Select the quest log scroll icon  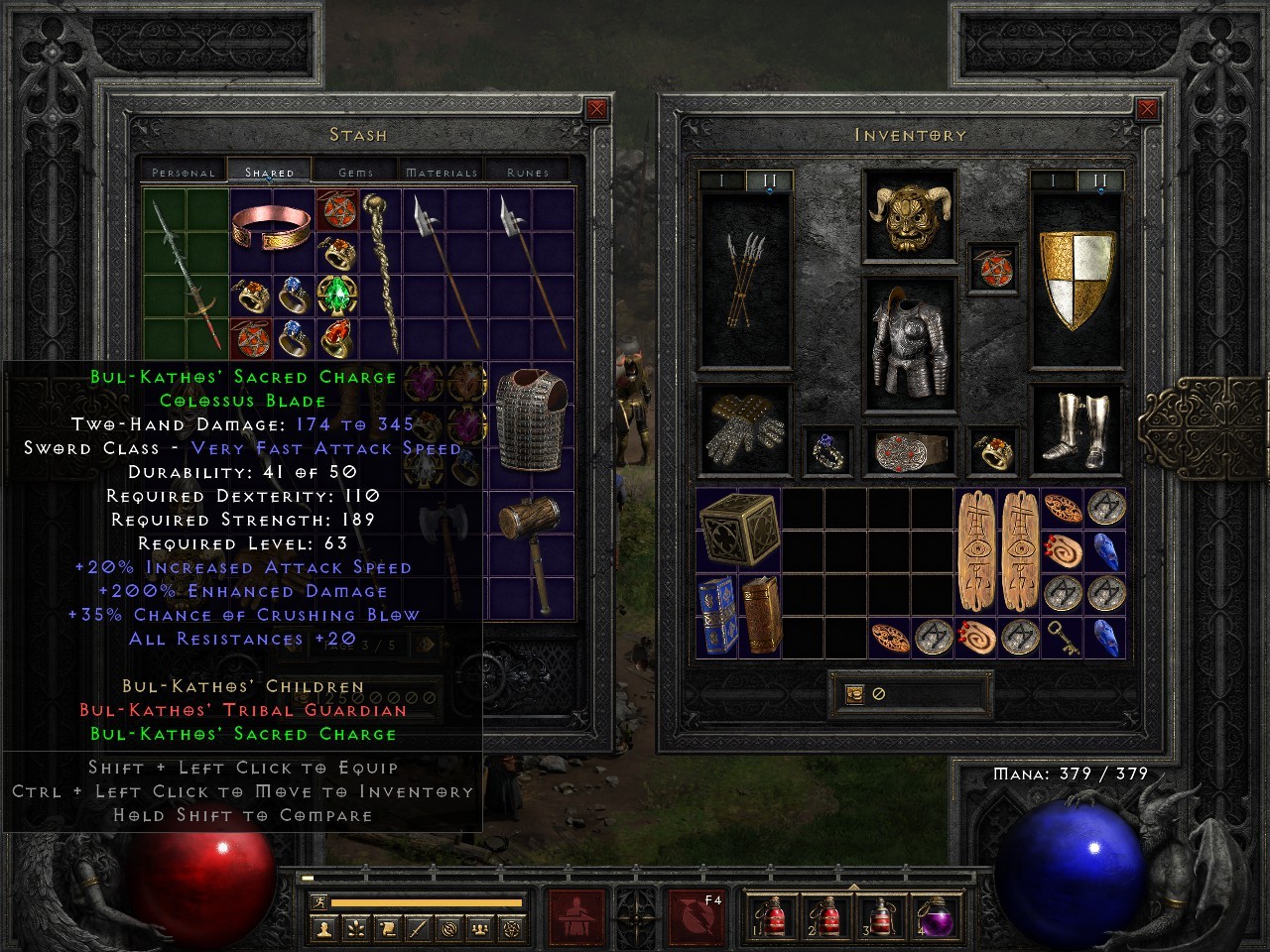[x=386, y=927]
